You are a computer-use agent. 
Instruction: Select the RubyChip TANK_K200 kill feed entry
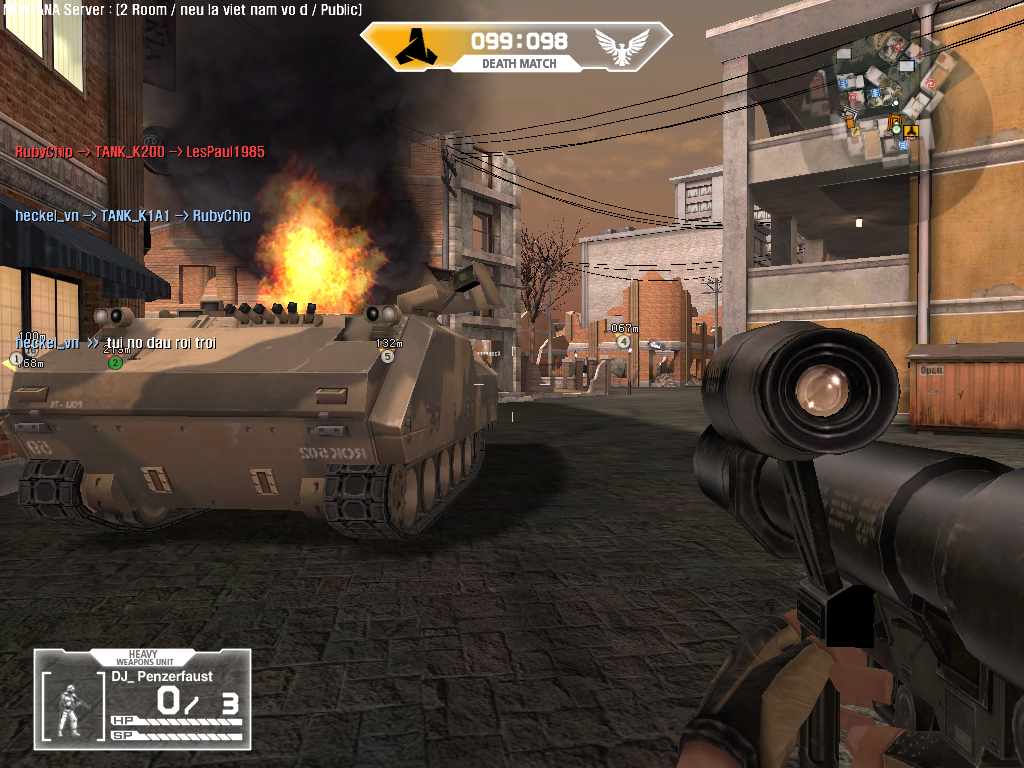(x=139, y=152)
